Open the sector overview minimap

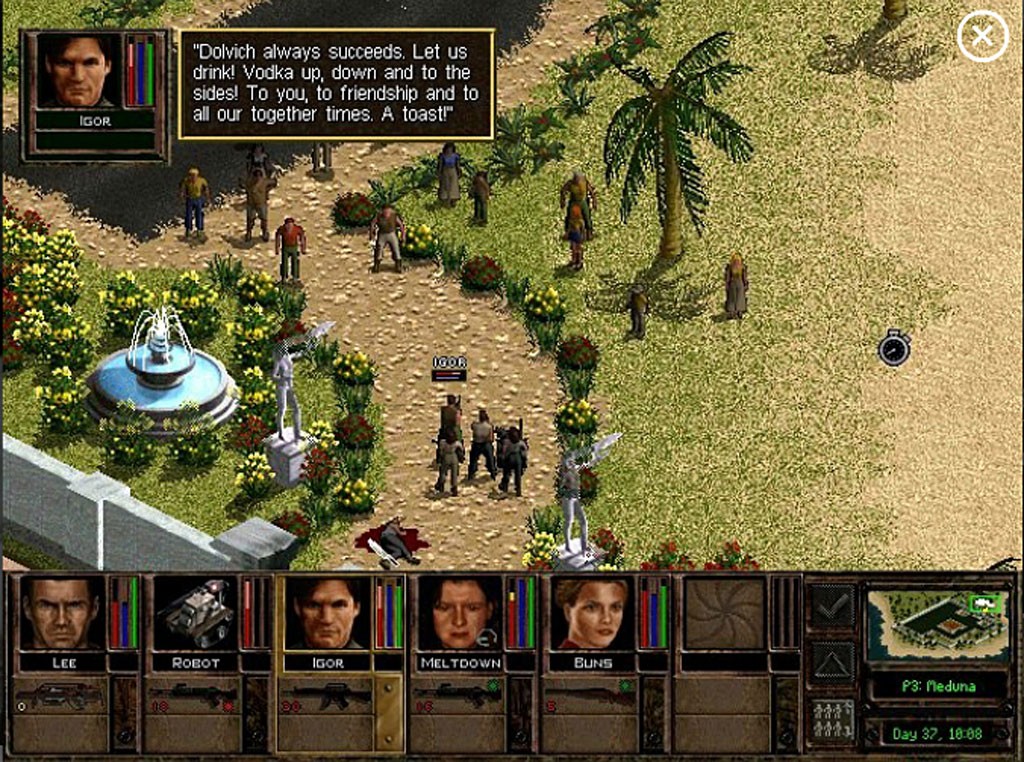pos(936,625)
